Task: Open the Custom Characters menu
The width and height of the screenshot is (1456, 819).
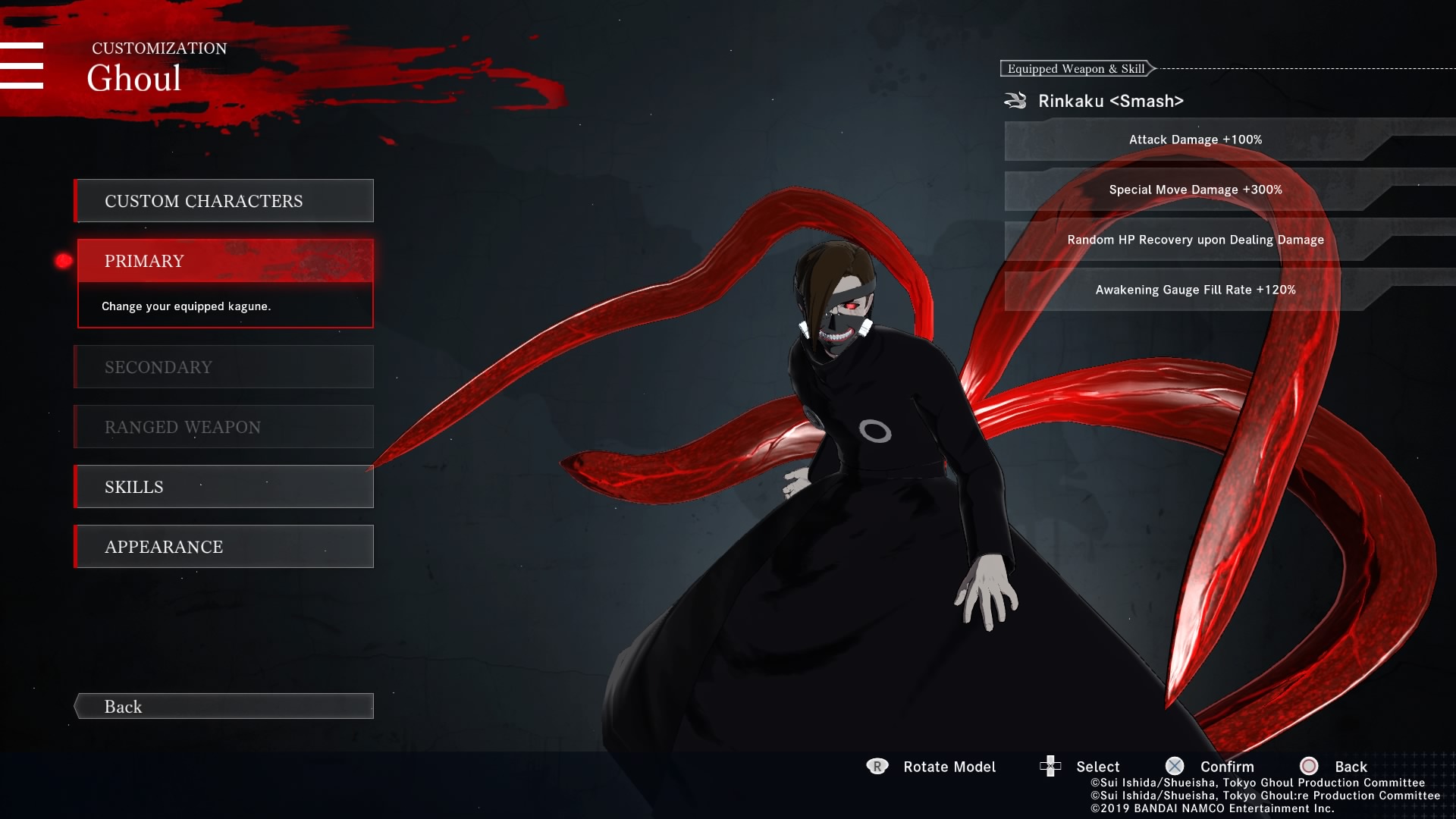Action: point(224,201)
